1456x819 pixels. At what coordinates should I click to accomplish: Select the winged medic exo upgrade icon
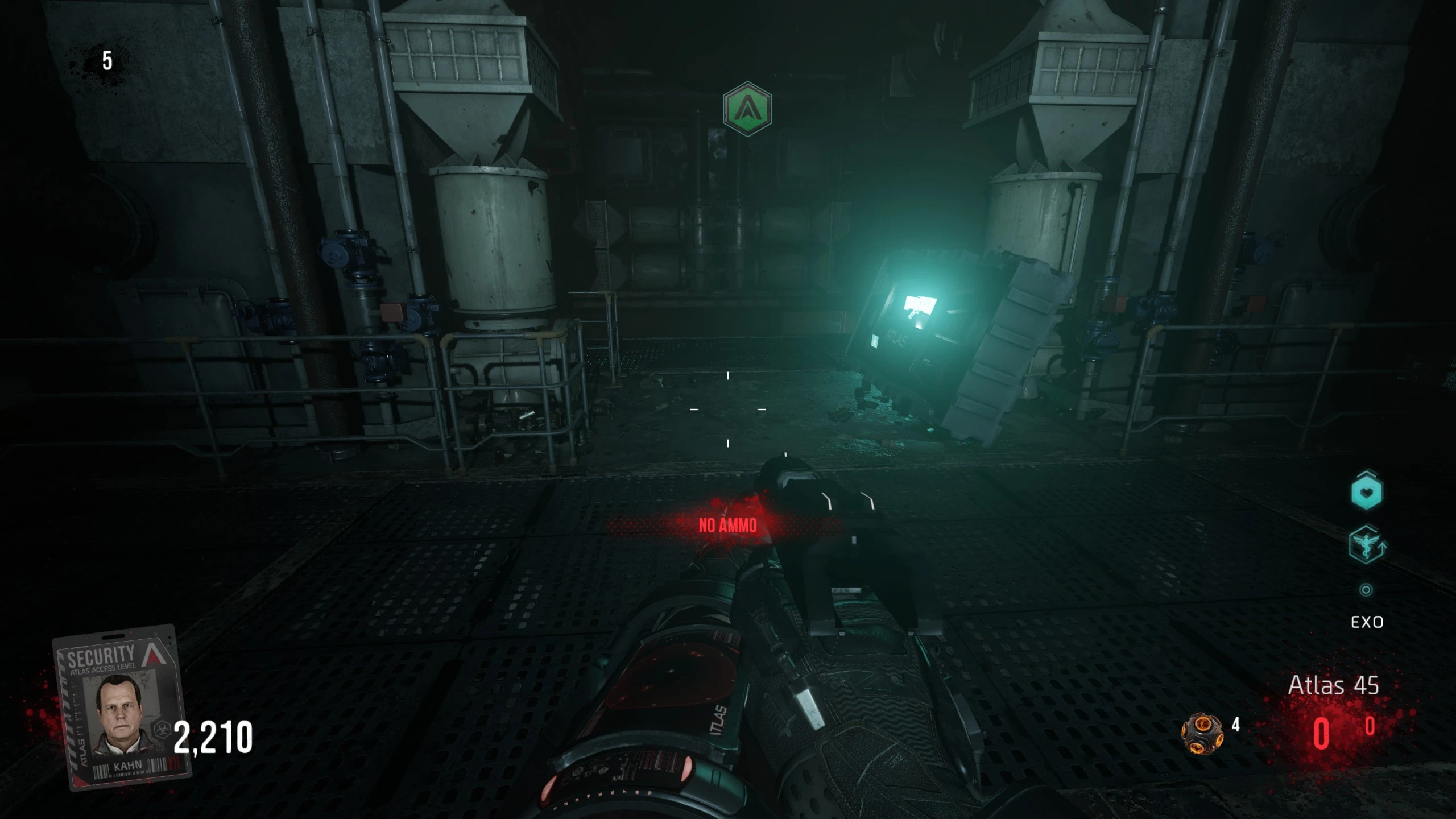click(1366, 544)
